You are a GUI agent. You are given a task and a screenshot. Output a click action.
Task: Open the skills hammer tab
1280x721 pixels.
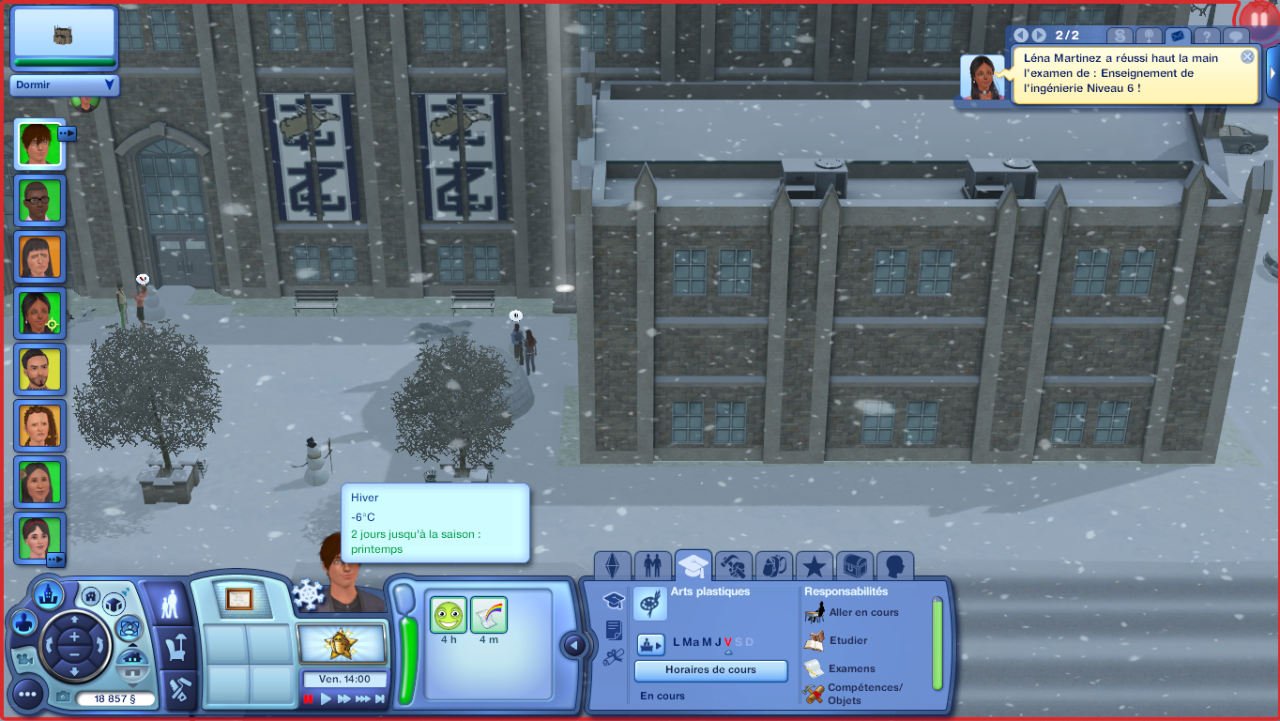click(734, 566)
